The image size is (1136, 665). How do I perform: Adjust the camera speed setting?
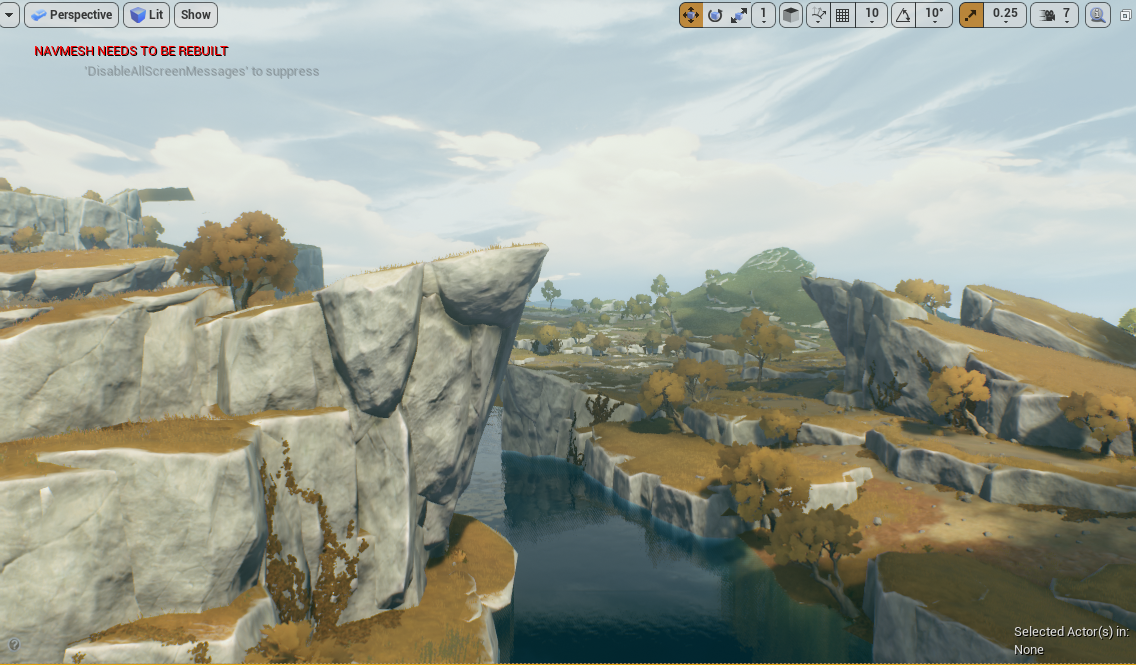point(1054,15)
